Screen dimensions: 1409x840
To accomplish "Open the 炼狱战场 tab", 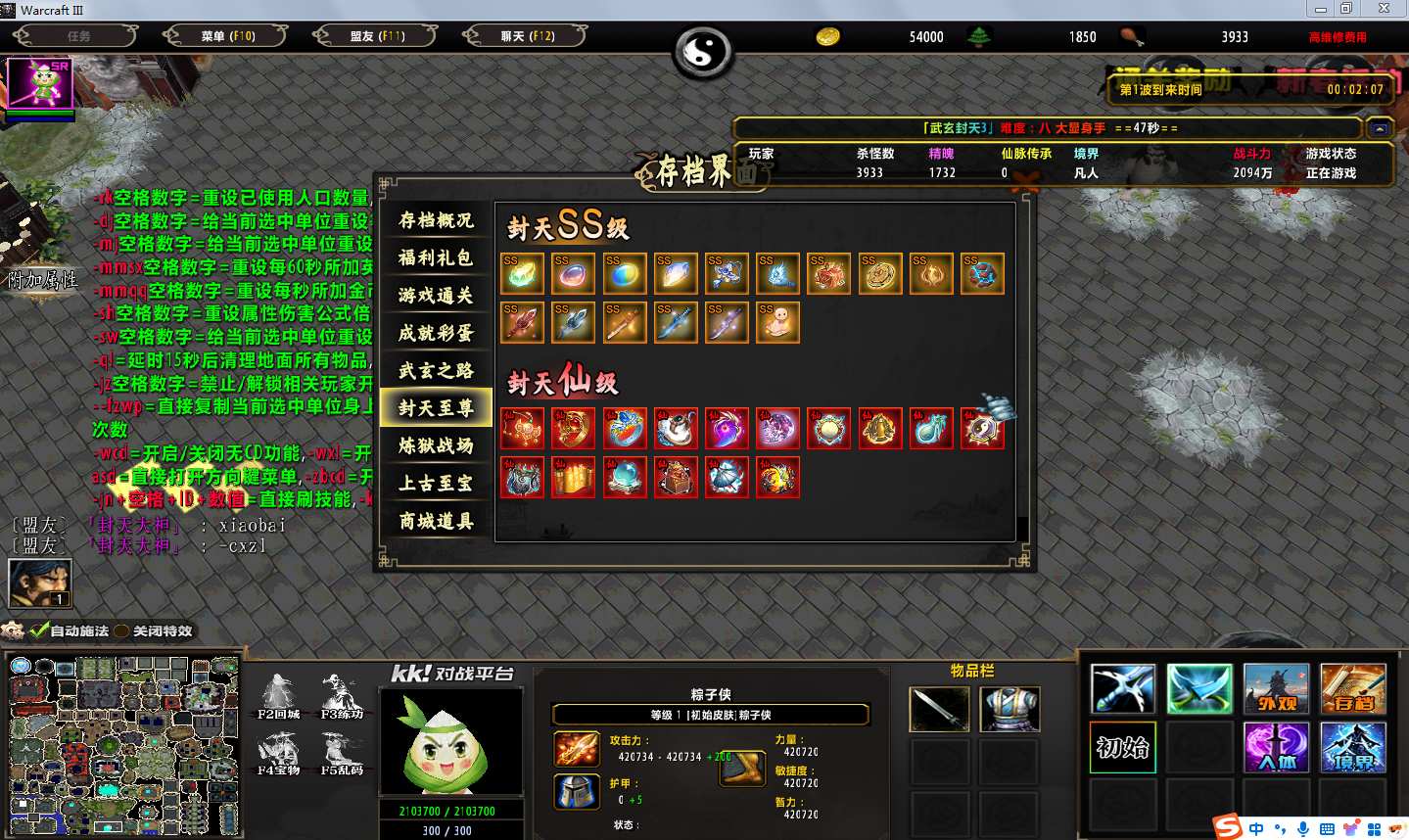I will pos(436,445).
